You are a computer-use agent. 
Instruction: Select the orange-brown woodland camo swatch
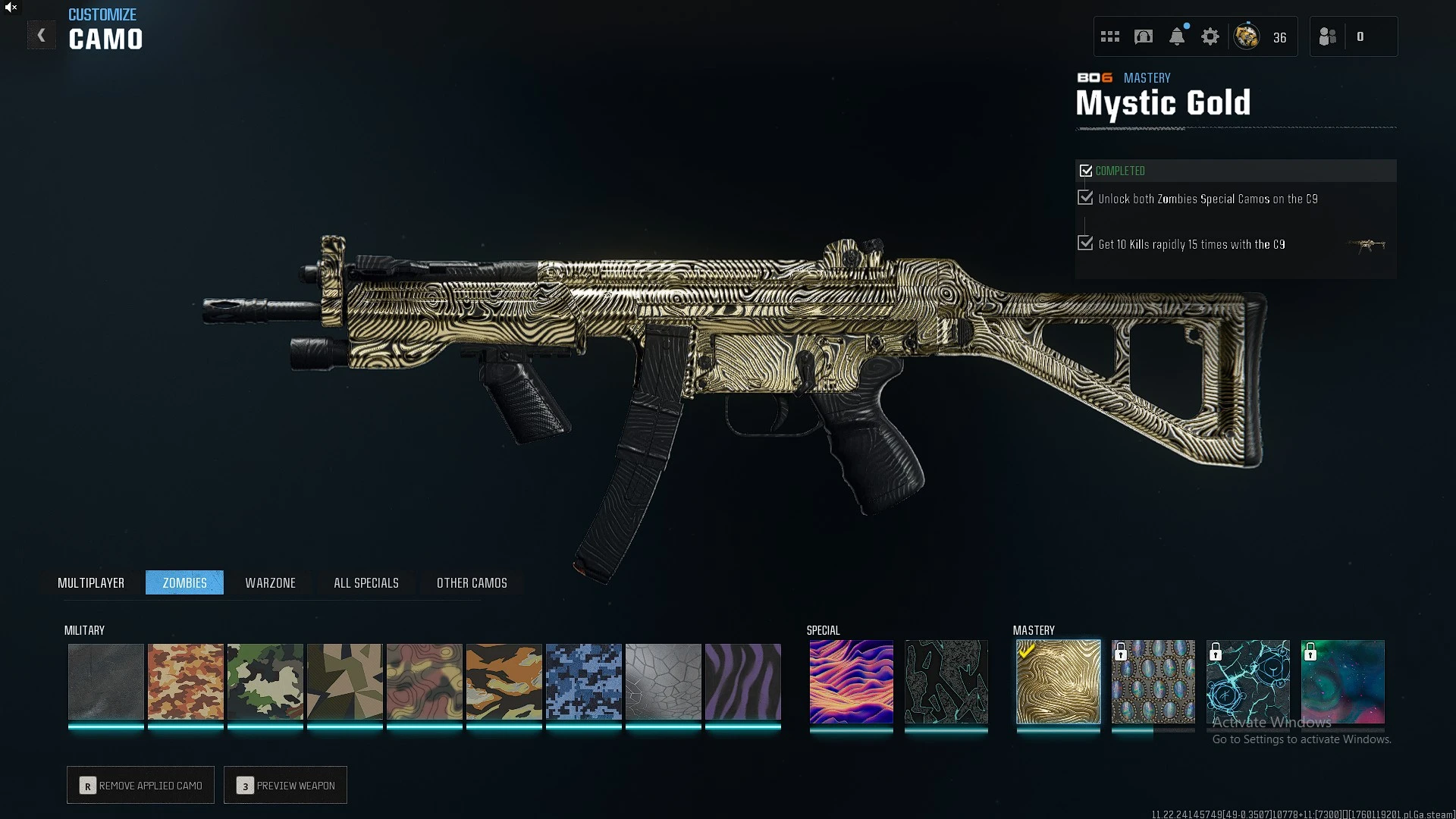pos(186,681)
